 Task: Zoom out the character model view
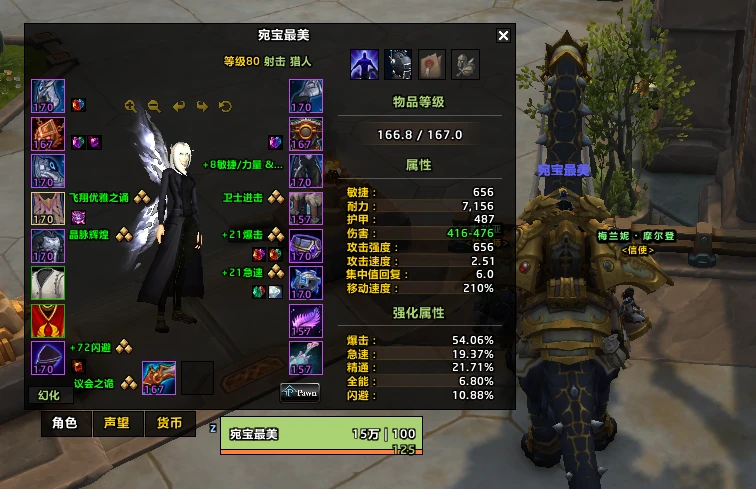[x=154, y=106]
